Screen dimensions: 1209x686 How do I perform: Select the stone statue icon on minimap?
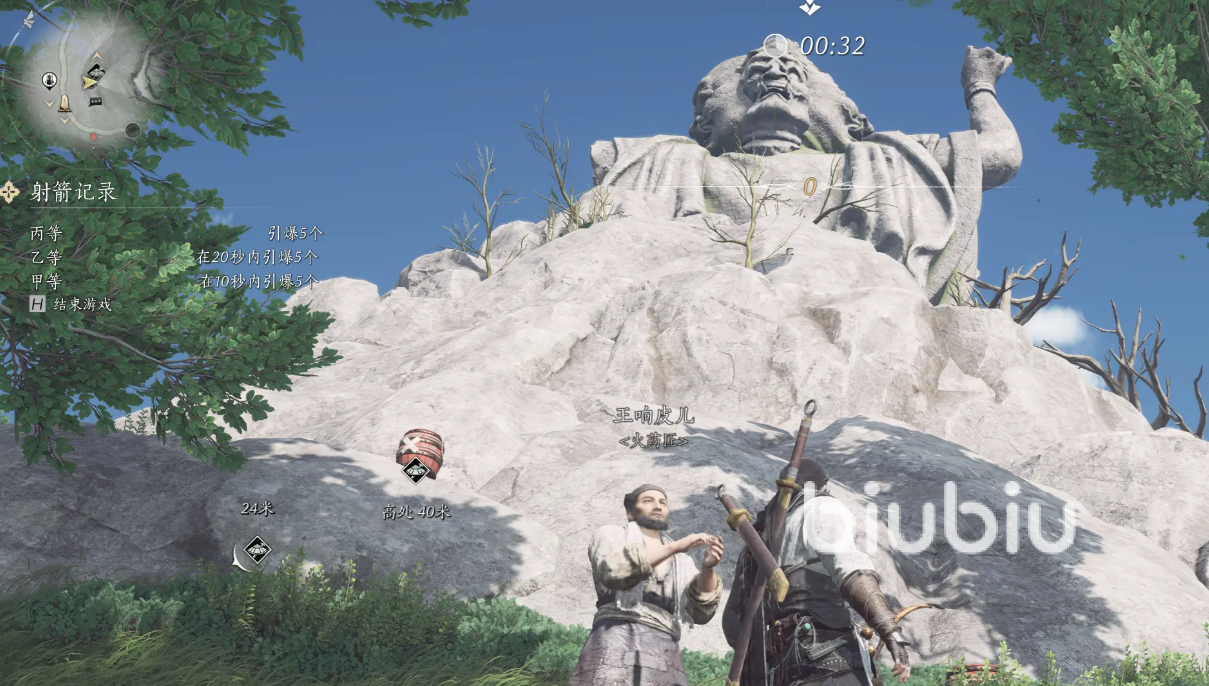click(65, 103)
